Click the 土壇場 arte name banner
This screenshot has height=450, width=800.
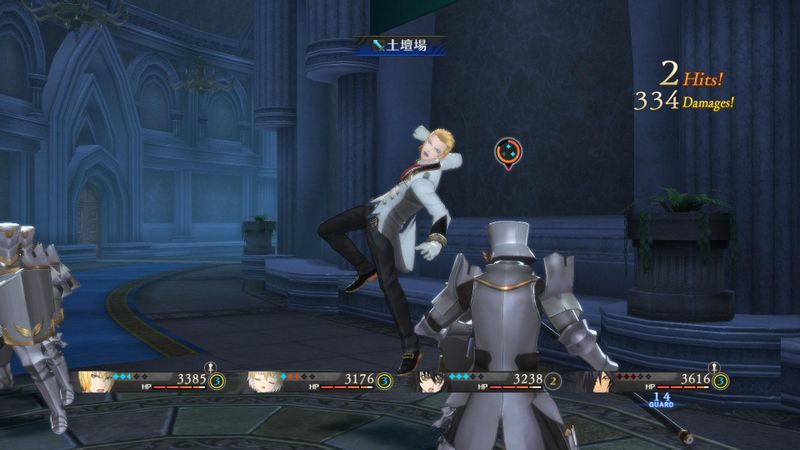(400, 45)
